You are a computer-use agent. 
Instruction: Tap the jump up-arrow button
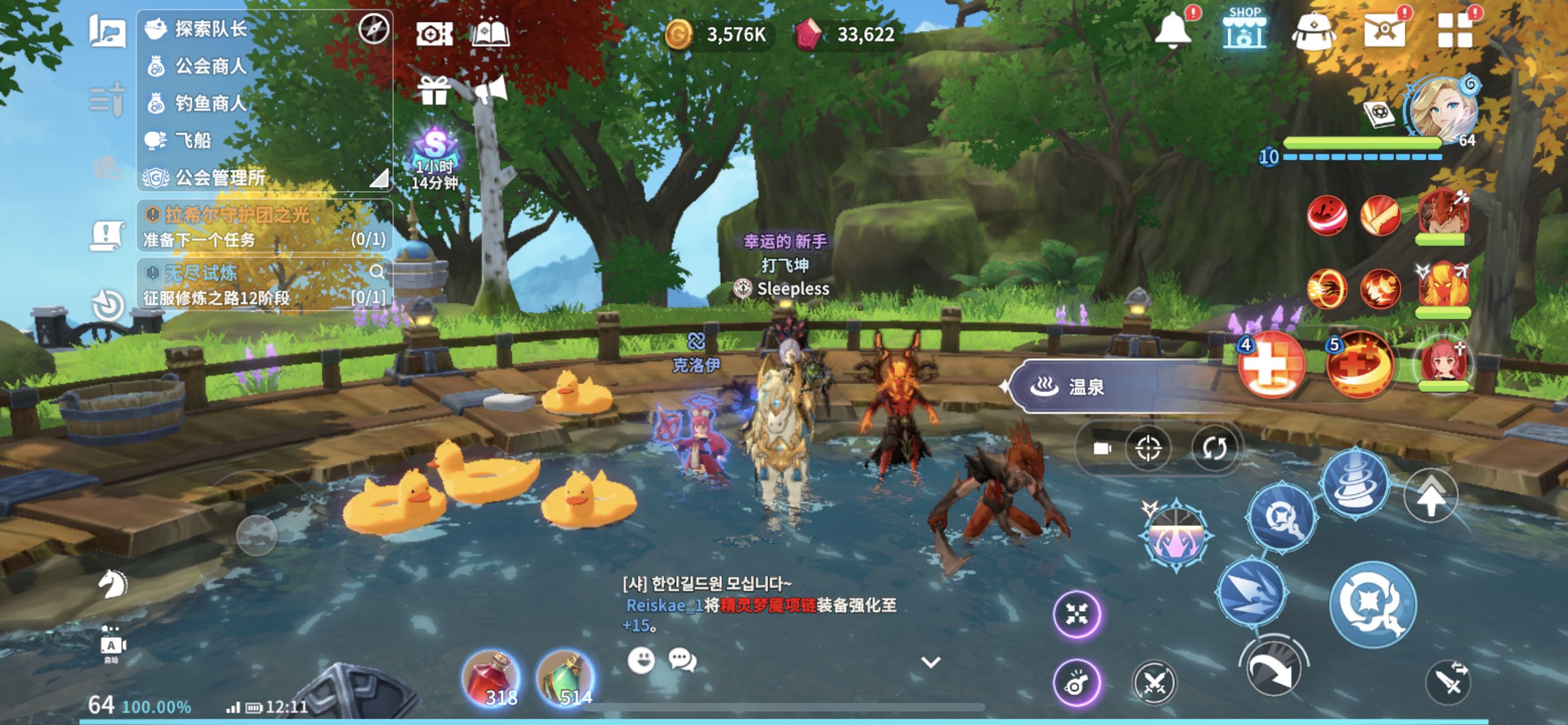pyautogui.click(x=1431, y=496)
